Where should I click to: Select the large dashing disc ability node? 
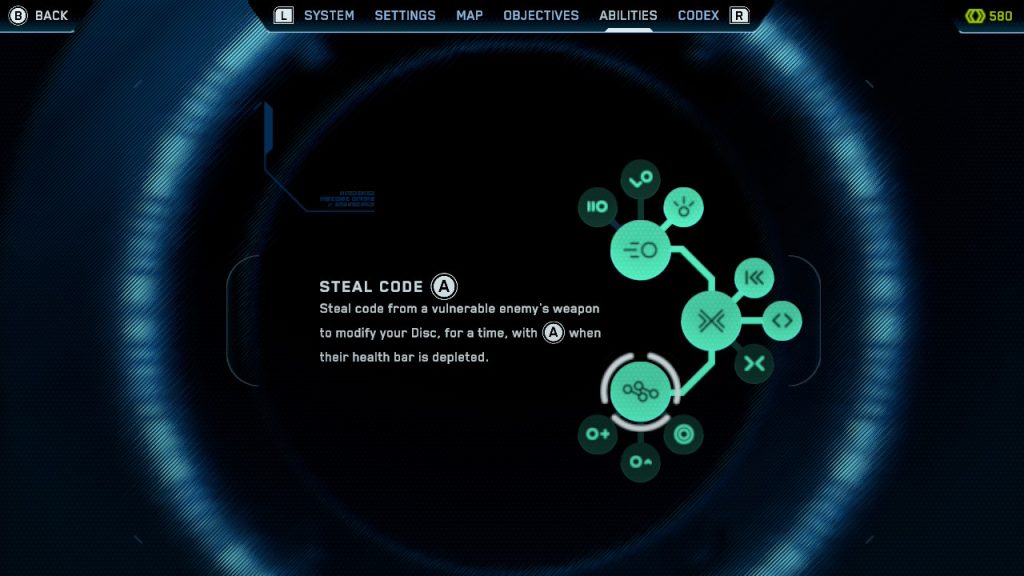[x=640, y=250]
